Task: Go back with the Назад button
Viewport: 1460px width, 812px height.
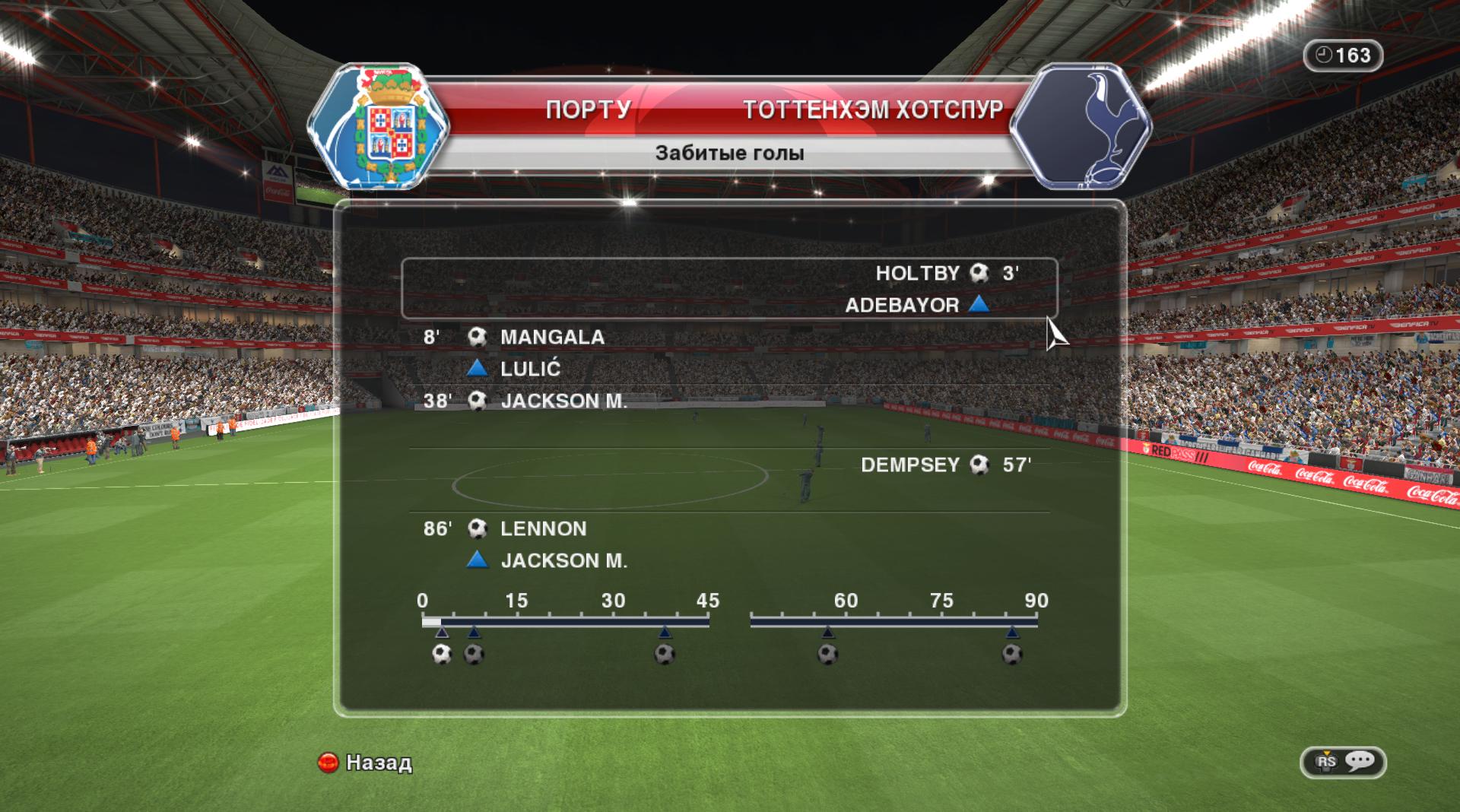Action: (x=365, y=763)
